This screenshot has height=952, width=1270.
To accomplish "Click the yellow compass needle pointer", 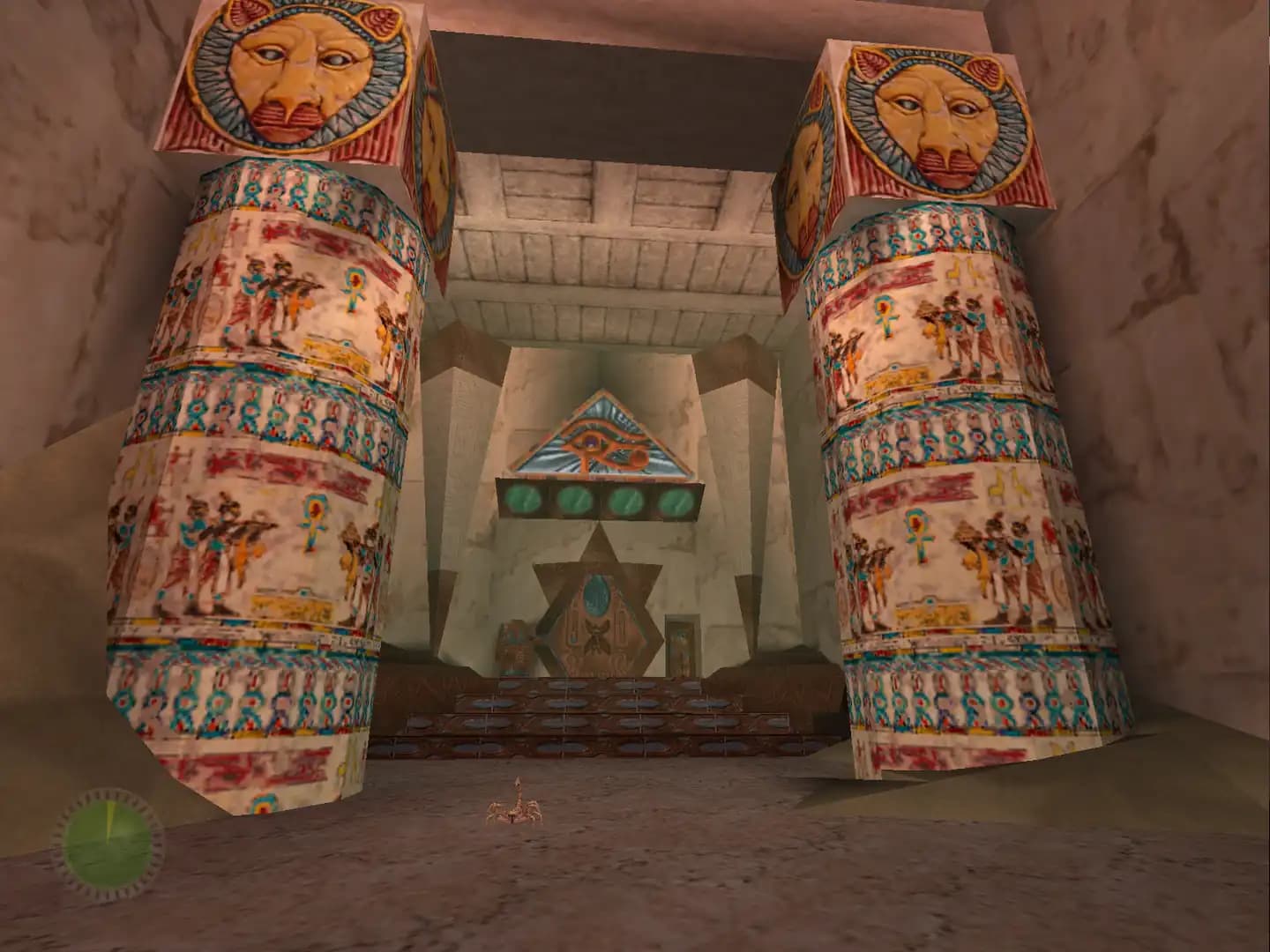I will [x=109, y=820].
